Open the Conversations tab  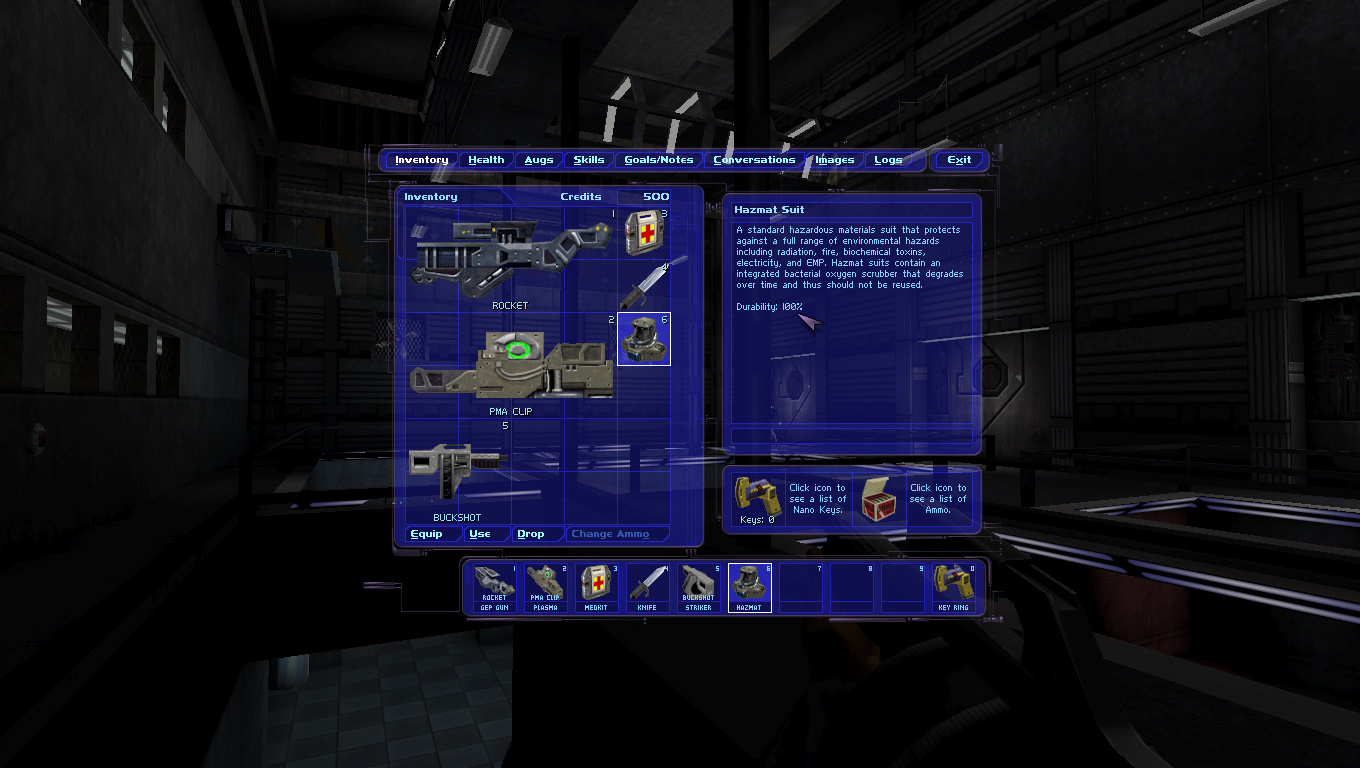(x=755, y=159)
